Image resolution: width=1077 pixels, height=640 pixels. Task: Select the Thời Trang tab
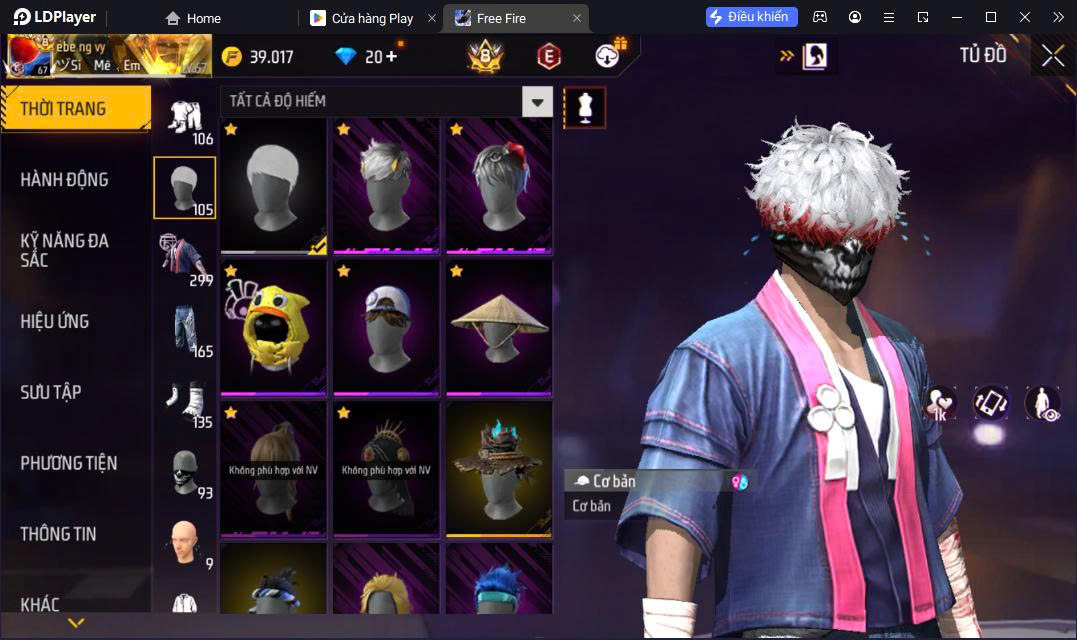tap(63, 109)
